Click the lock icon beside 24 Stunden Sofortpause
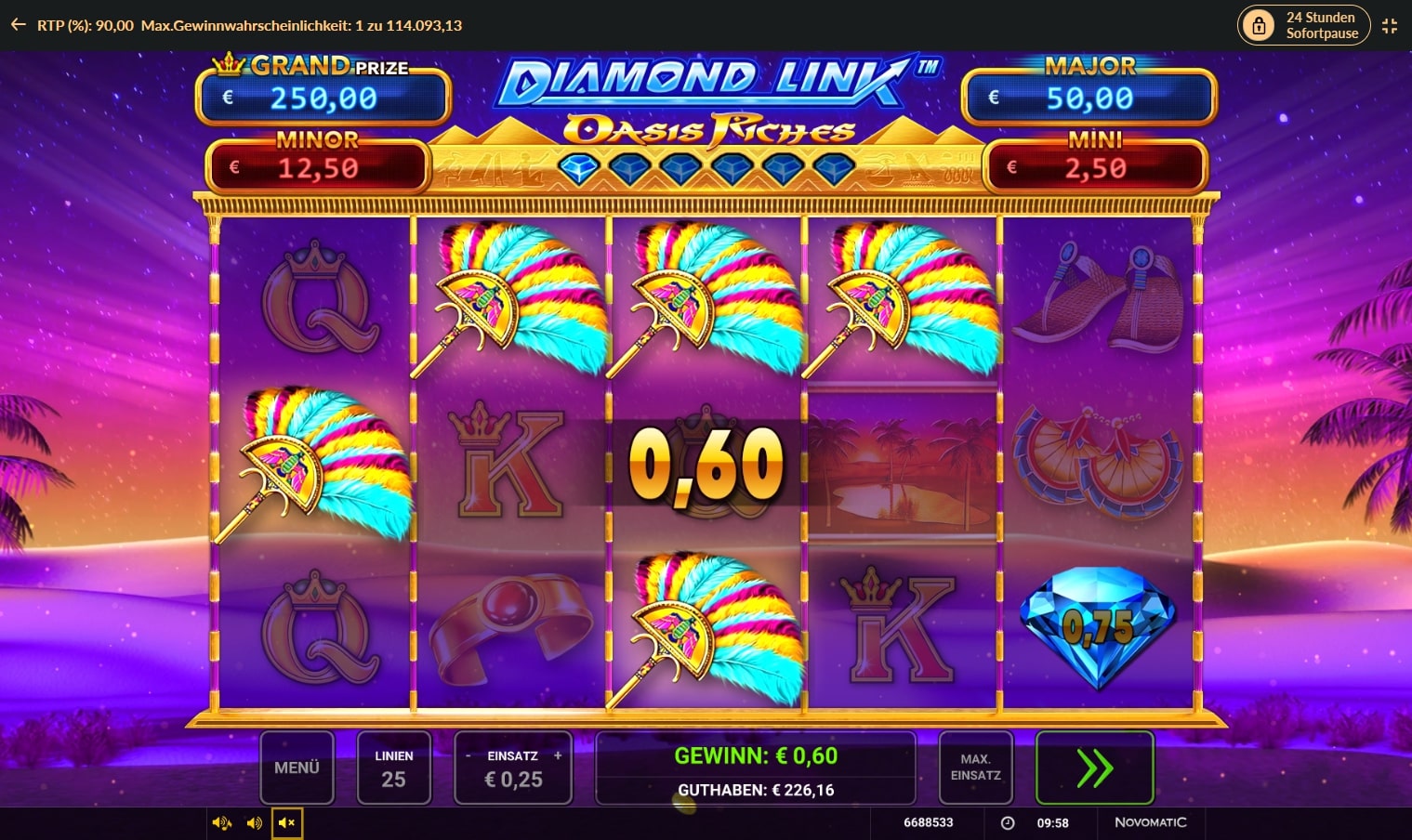The image size is (1412, 840). (x=1259, y=25)
